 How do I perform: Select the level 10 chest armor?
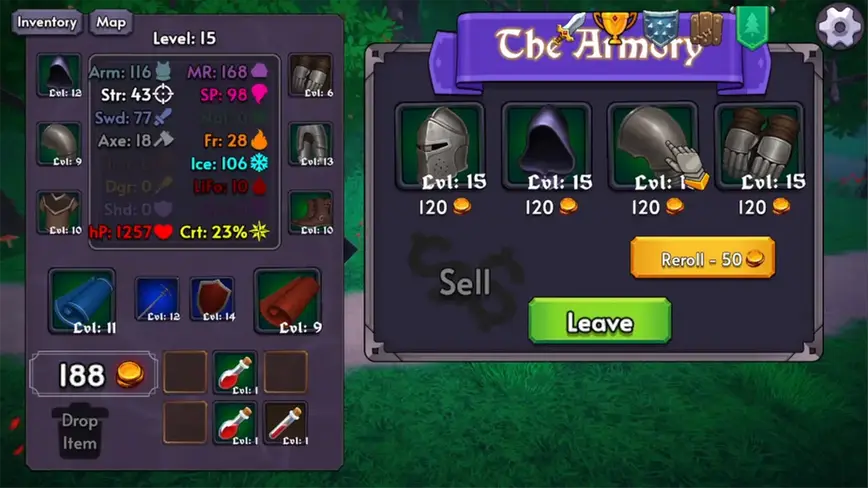click(59, 213)
